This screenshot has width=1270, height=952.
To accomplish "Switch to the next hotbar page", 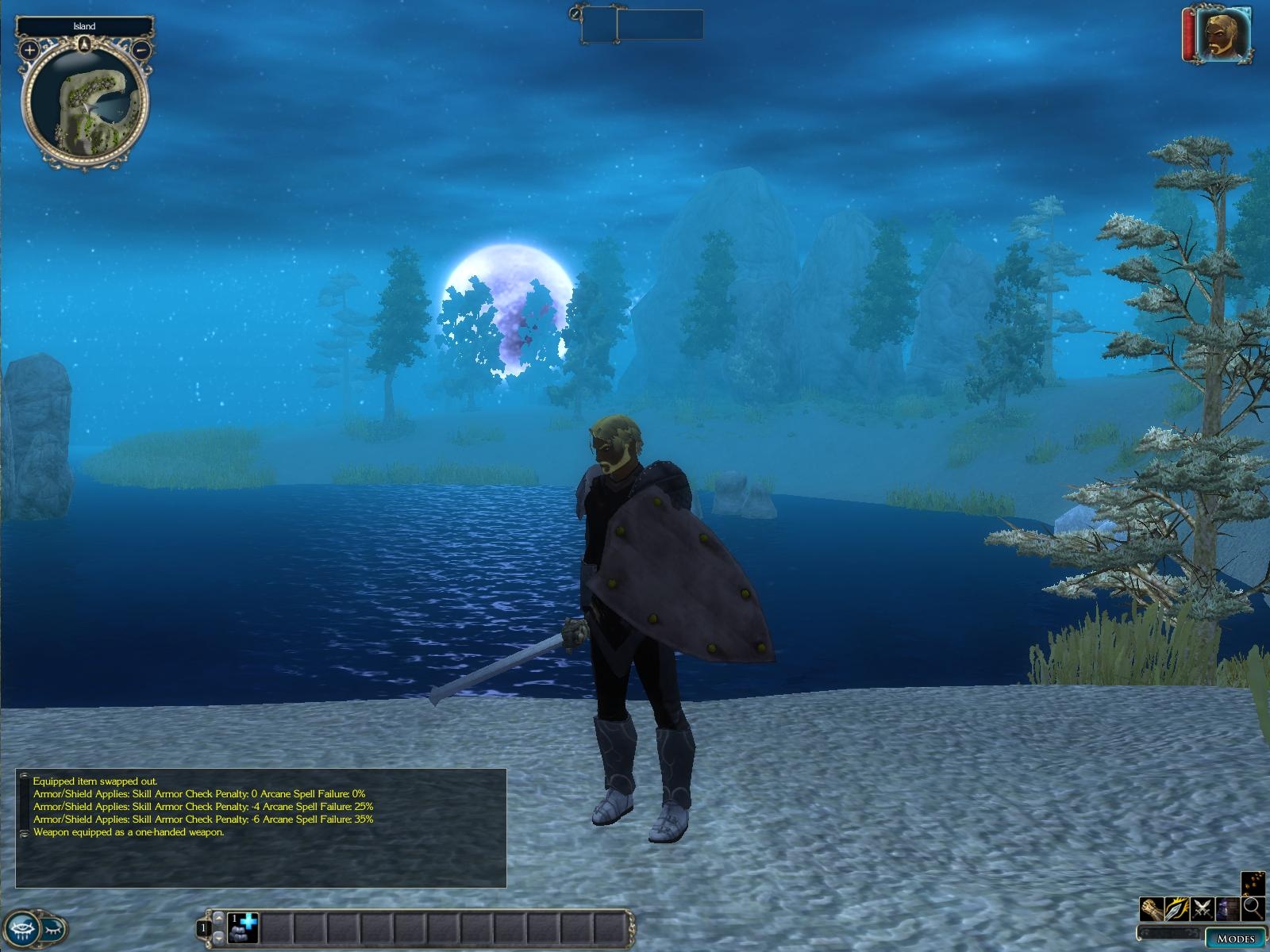I will point(219,937).
